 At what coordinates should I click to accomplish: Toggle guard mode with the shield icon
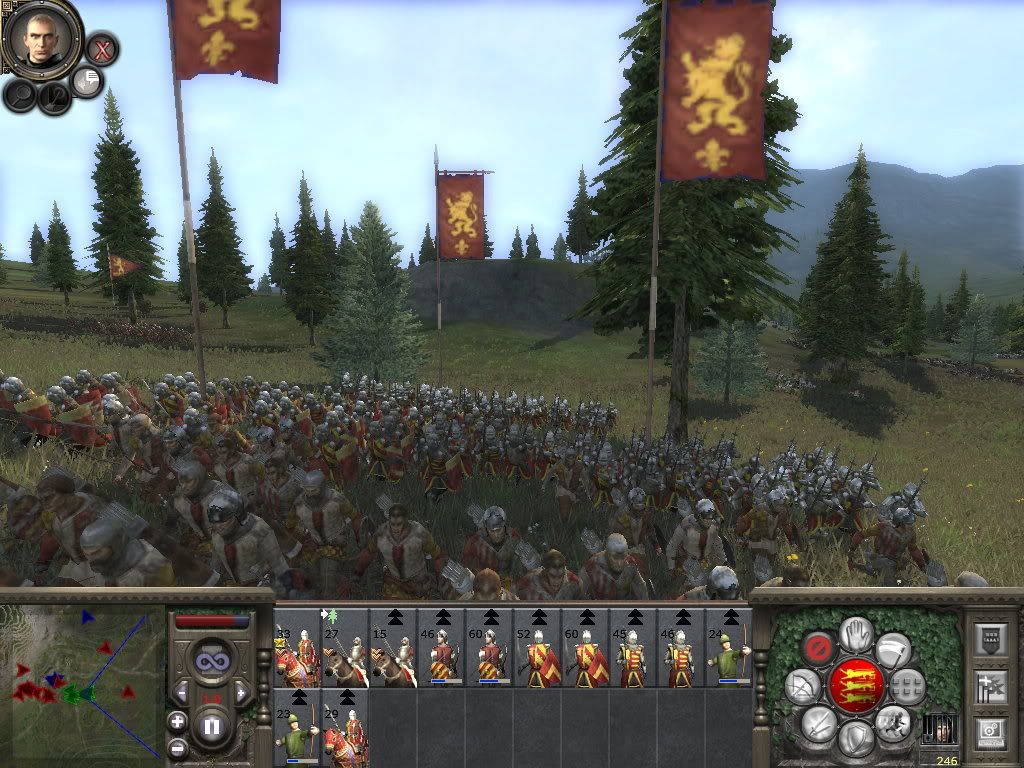click(855, 740)
